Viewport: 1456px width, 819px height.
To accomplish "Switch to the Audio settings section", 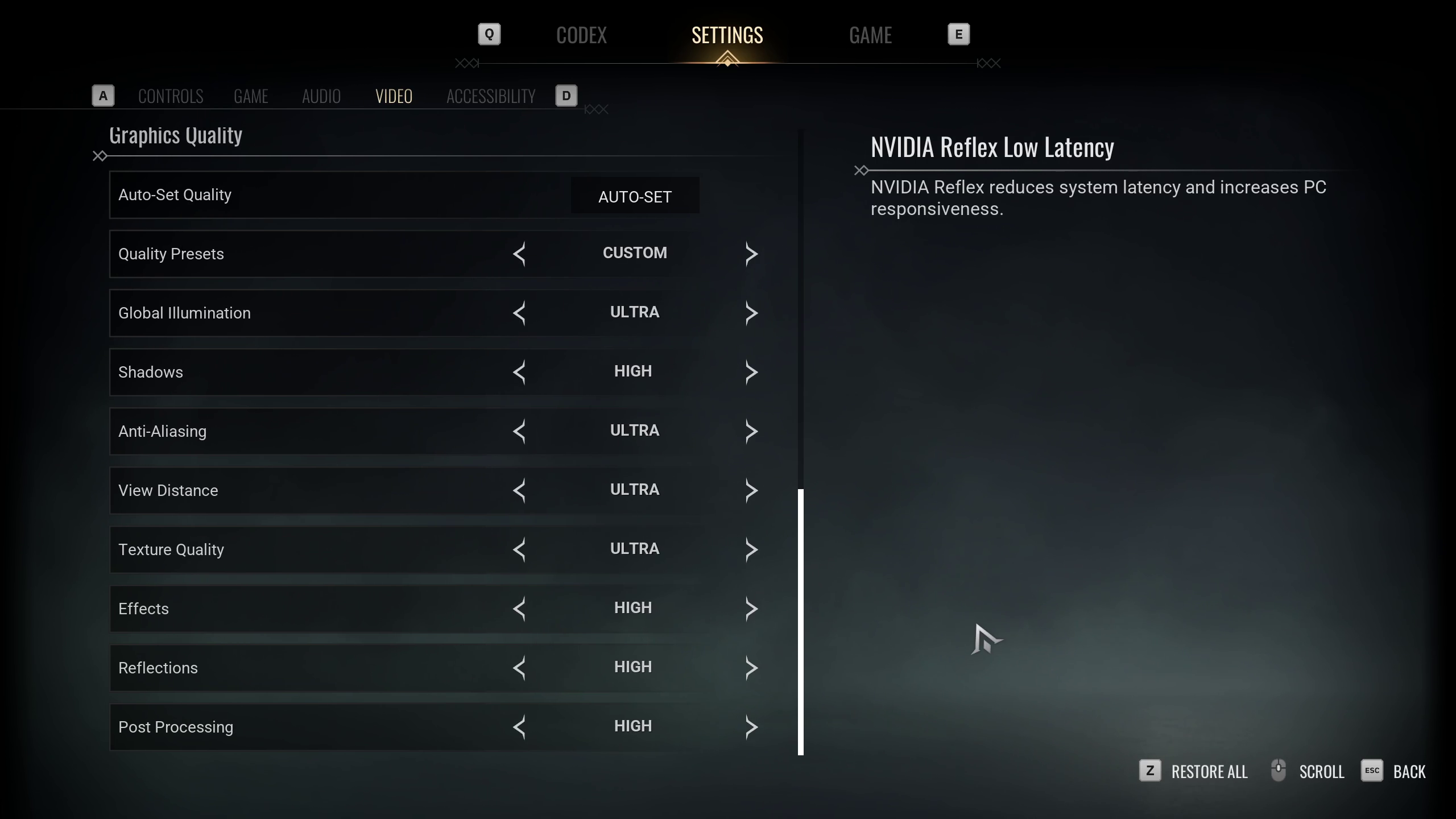I will click(x=321, y=96).
